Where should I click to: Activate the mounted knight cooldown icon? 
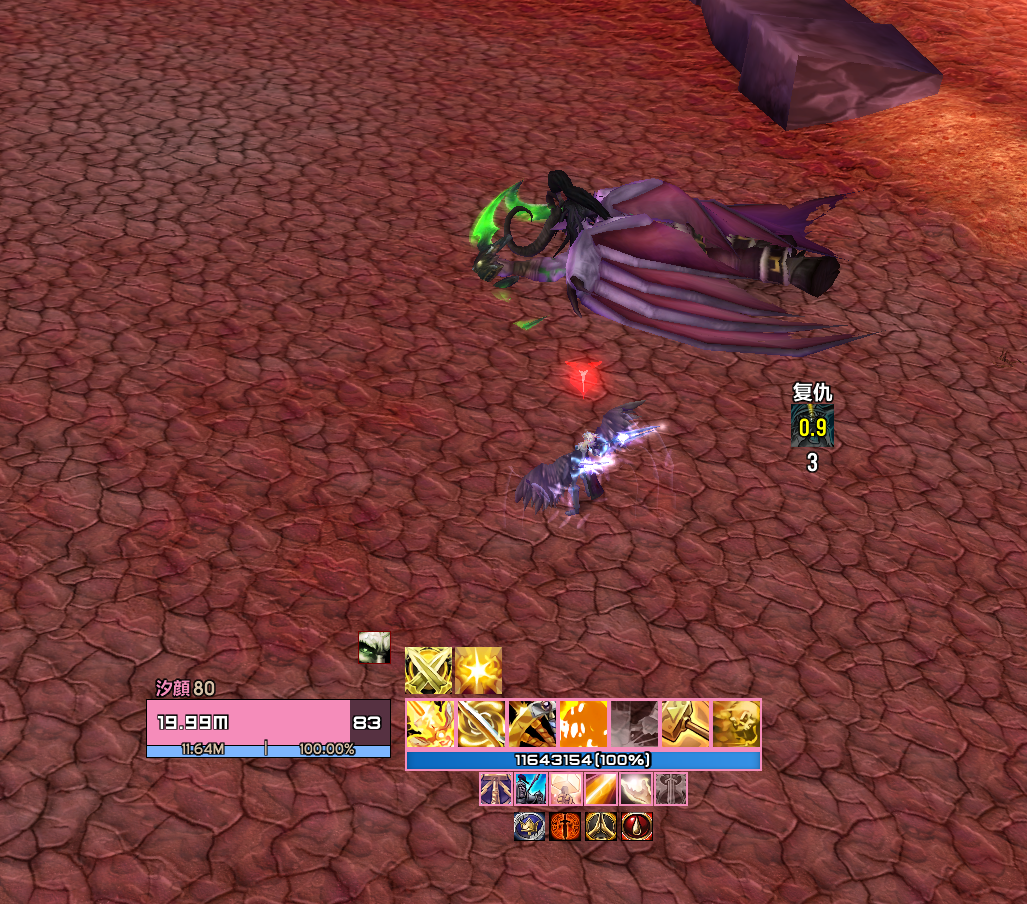coord(531,789)
